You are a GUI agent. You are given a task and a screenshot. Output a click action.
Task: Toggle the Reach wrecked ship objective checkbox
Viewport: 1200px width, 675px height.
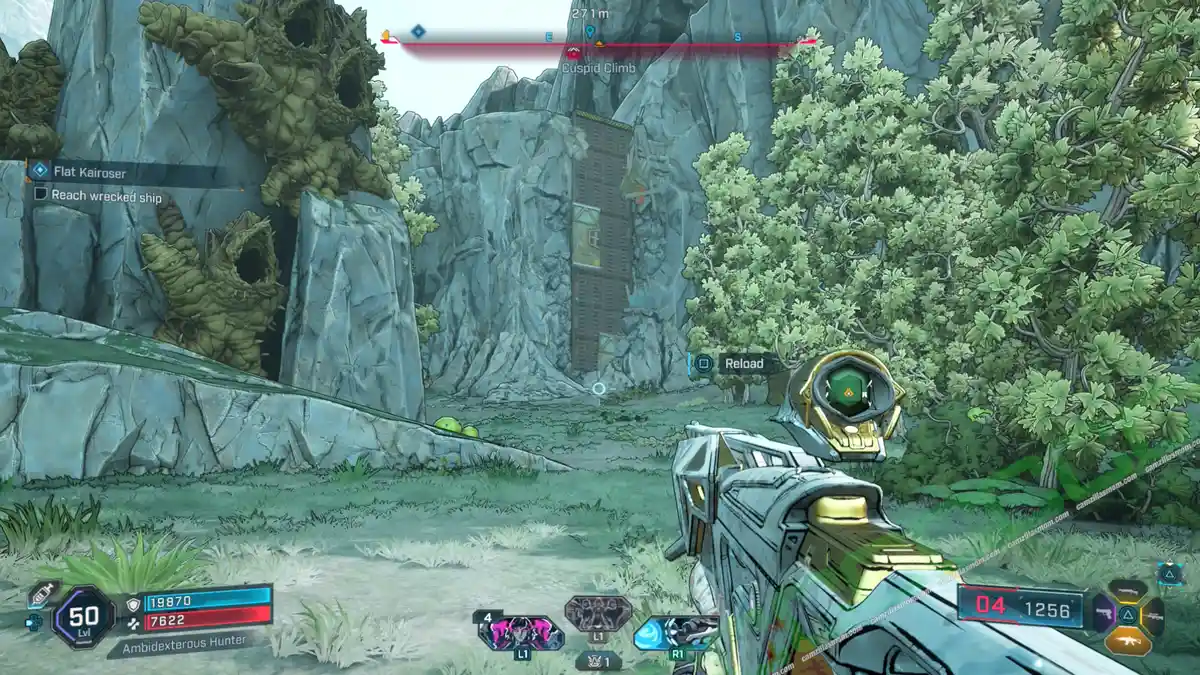tap(41, 196)
